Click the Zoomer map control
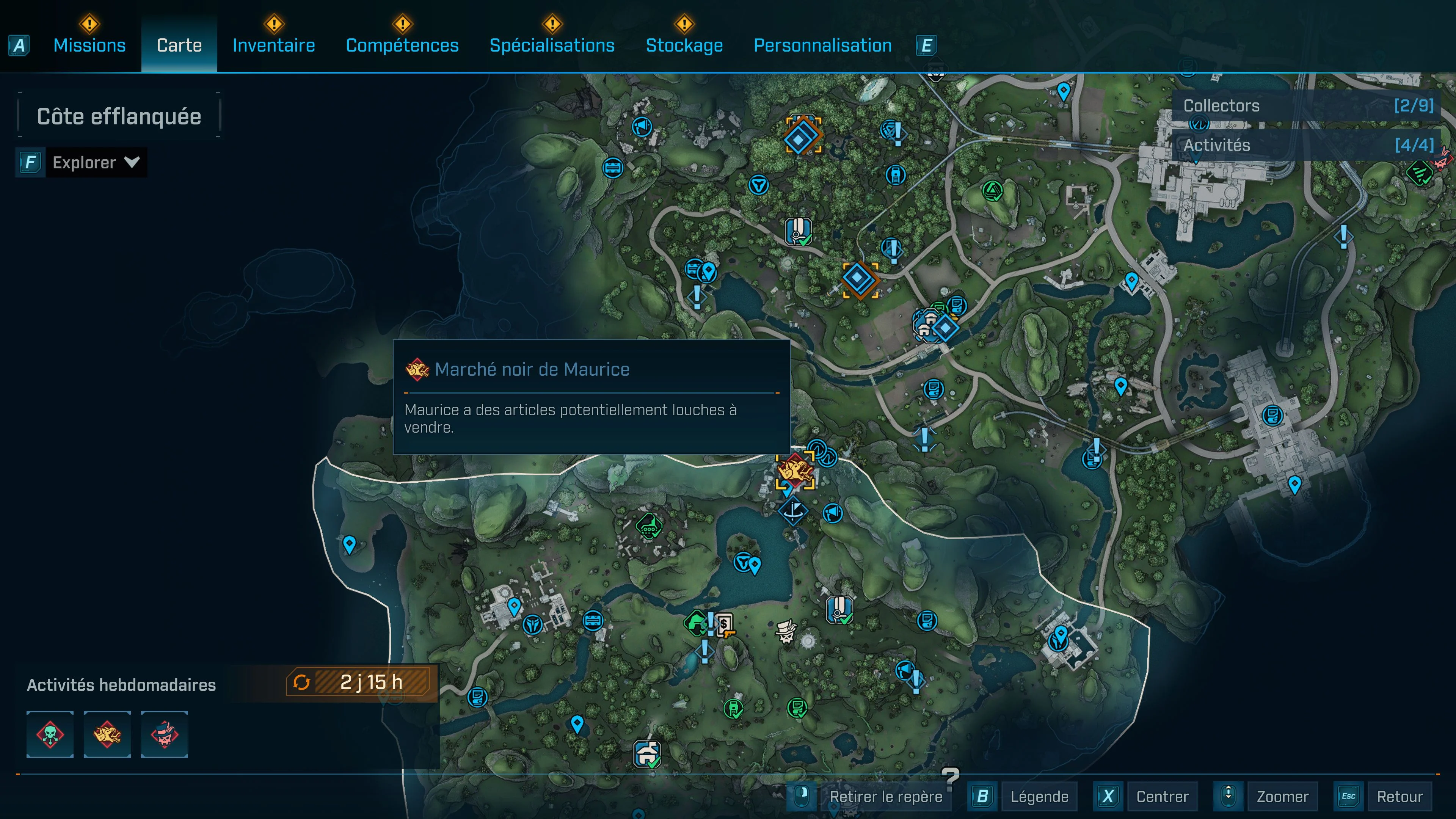The height and width of the screenshot is (819, 1456). (1282, 796)
